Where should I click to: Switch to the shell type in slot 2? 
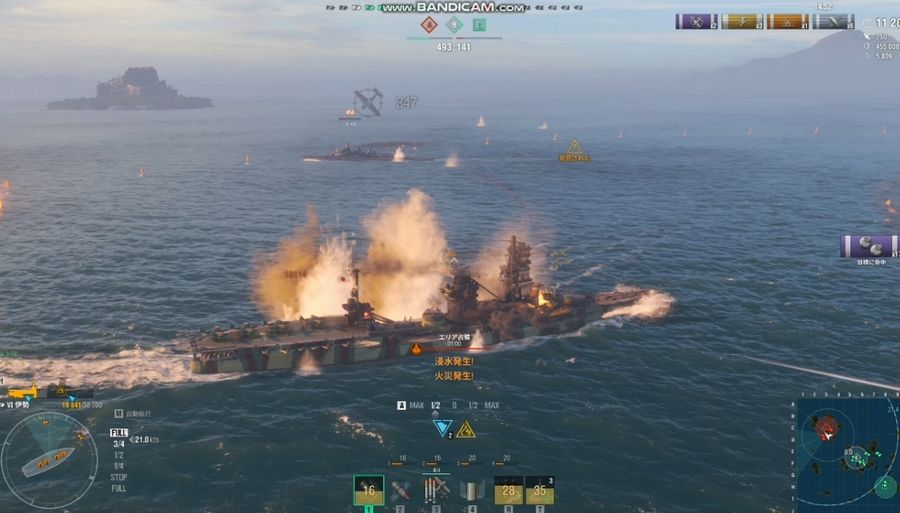click(400, 490)
